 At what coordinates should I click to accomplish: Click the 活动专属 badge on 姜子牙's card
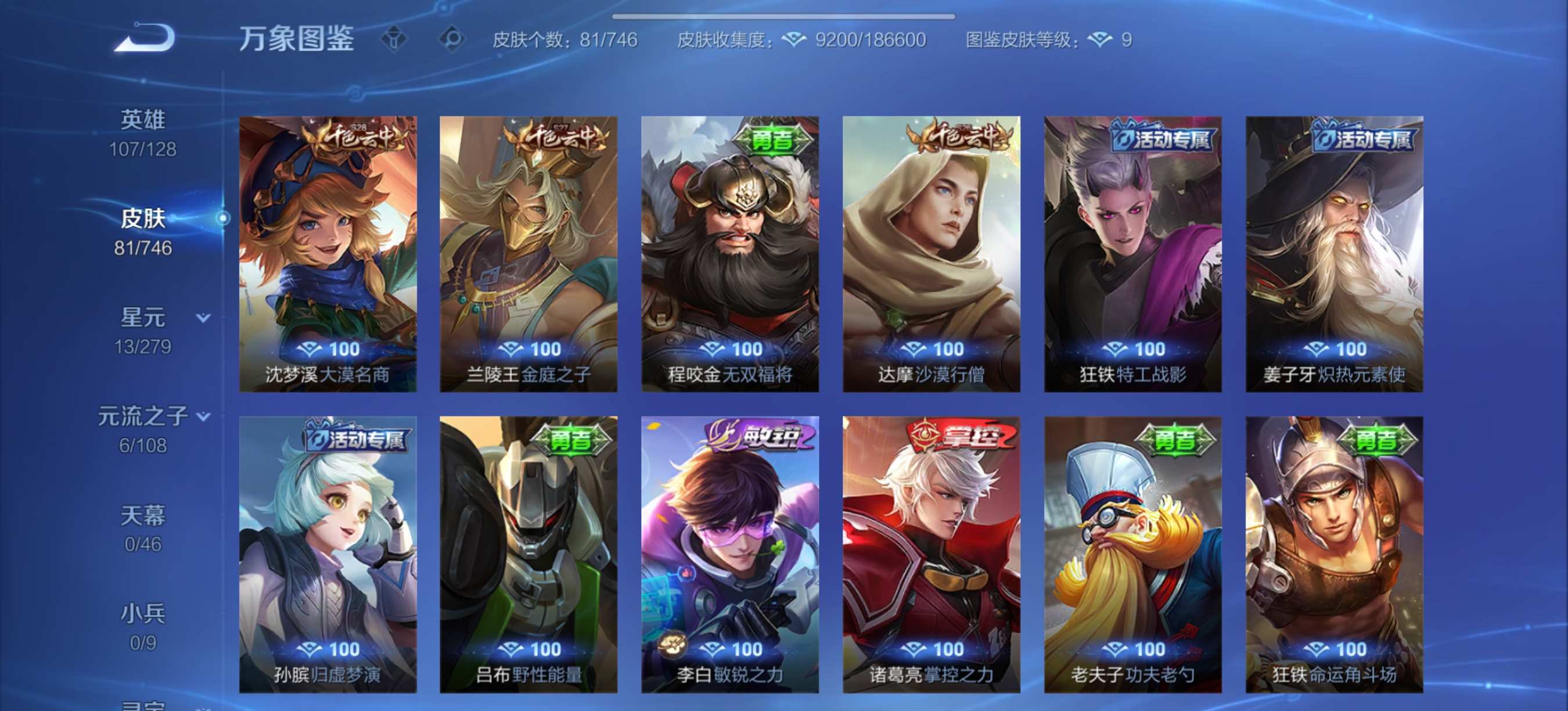pos(1367,139)
